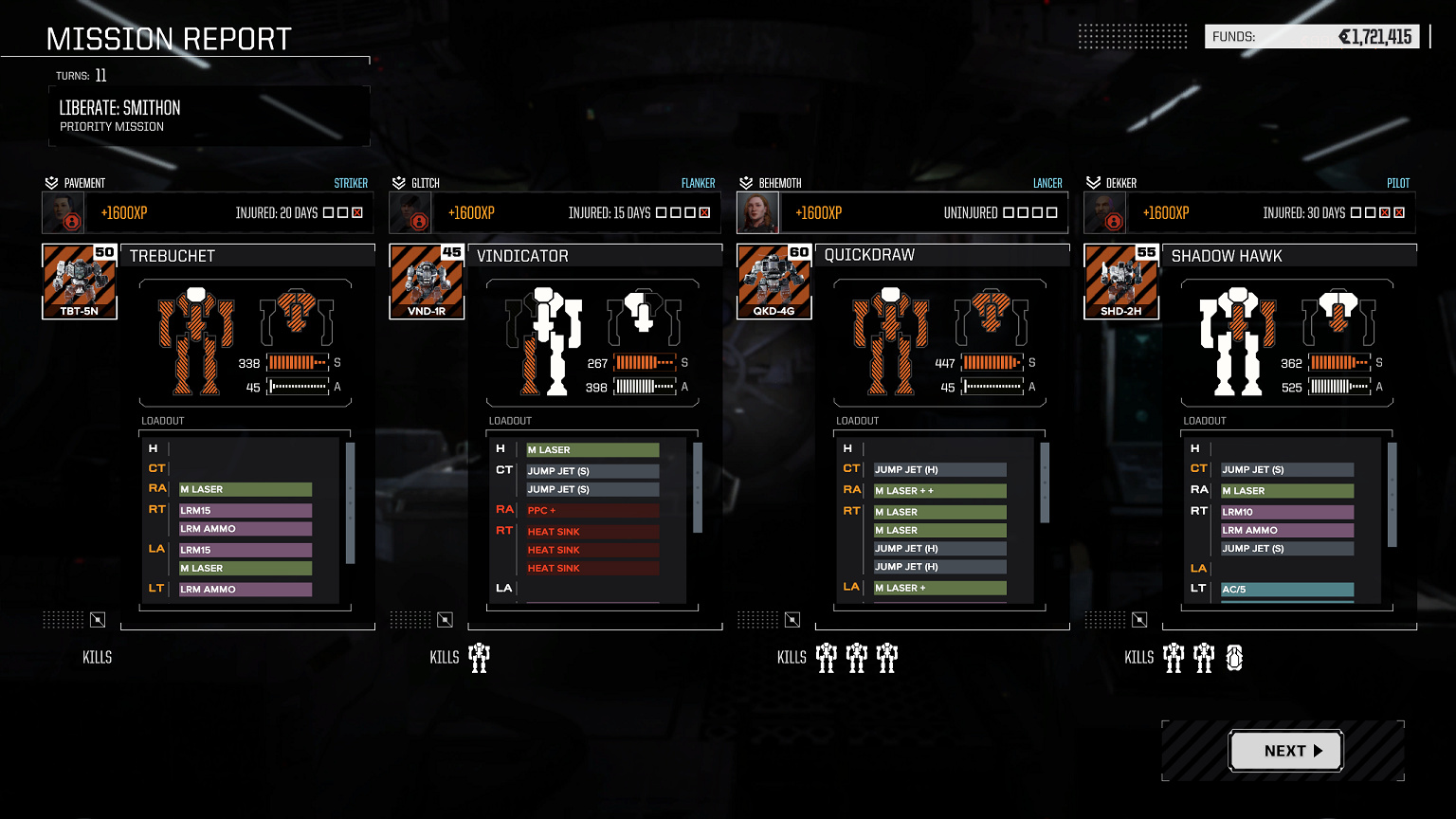Click Pavement's pilot portrait
The height and width of the screenshot is (819, 1456).
(64, 213)
